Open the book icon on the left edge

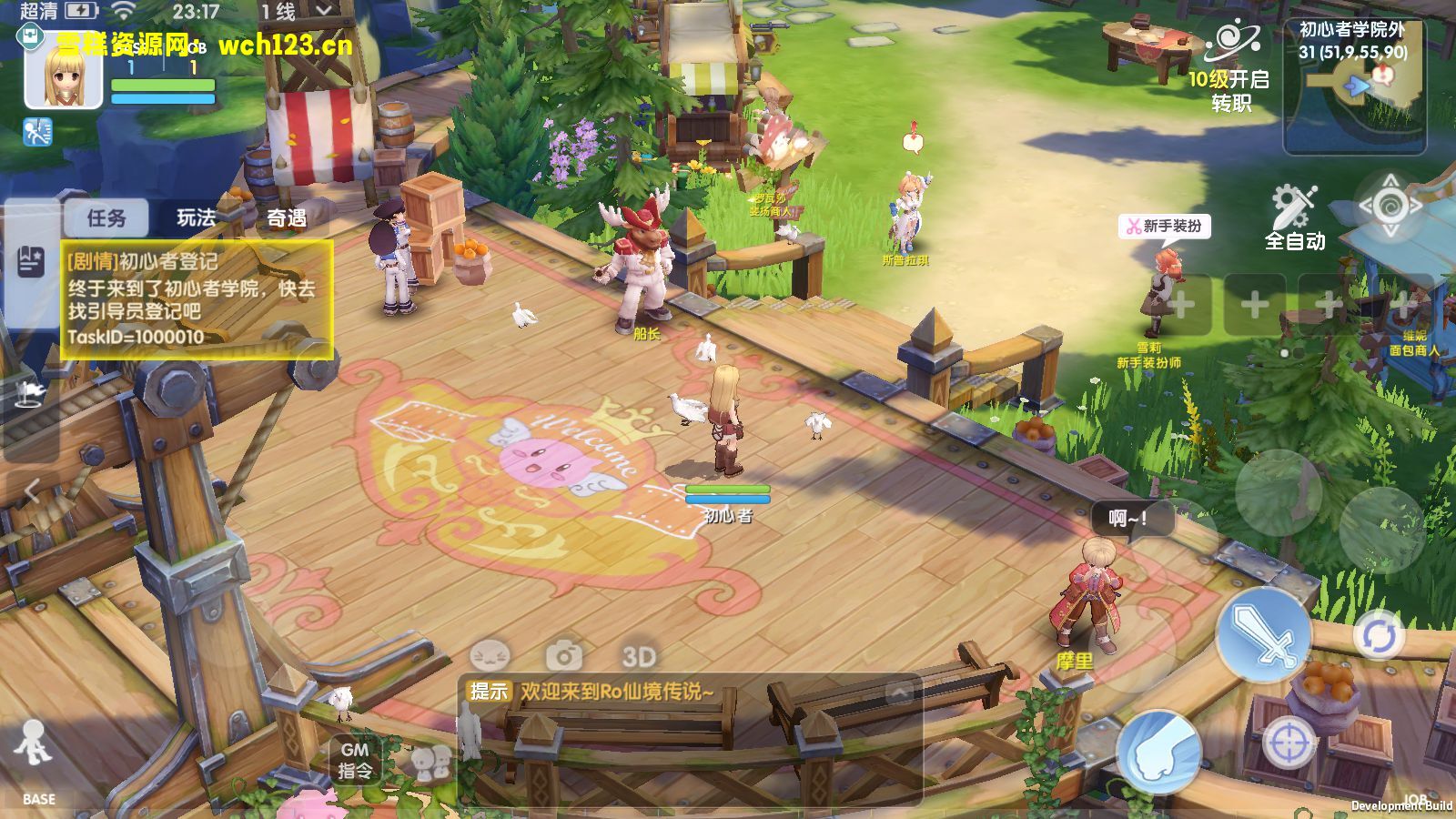30,262
